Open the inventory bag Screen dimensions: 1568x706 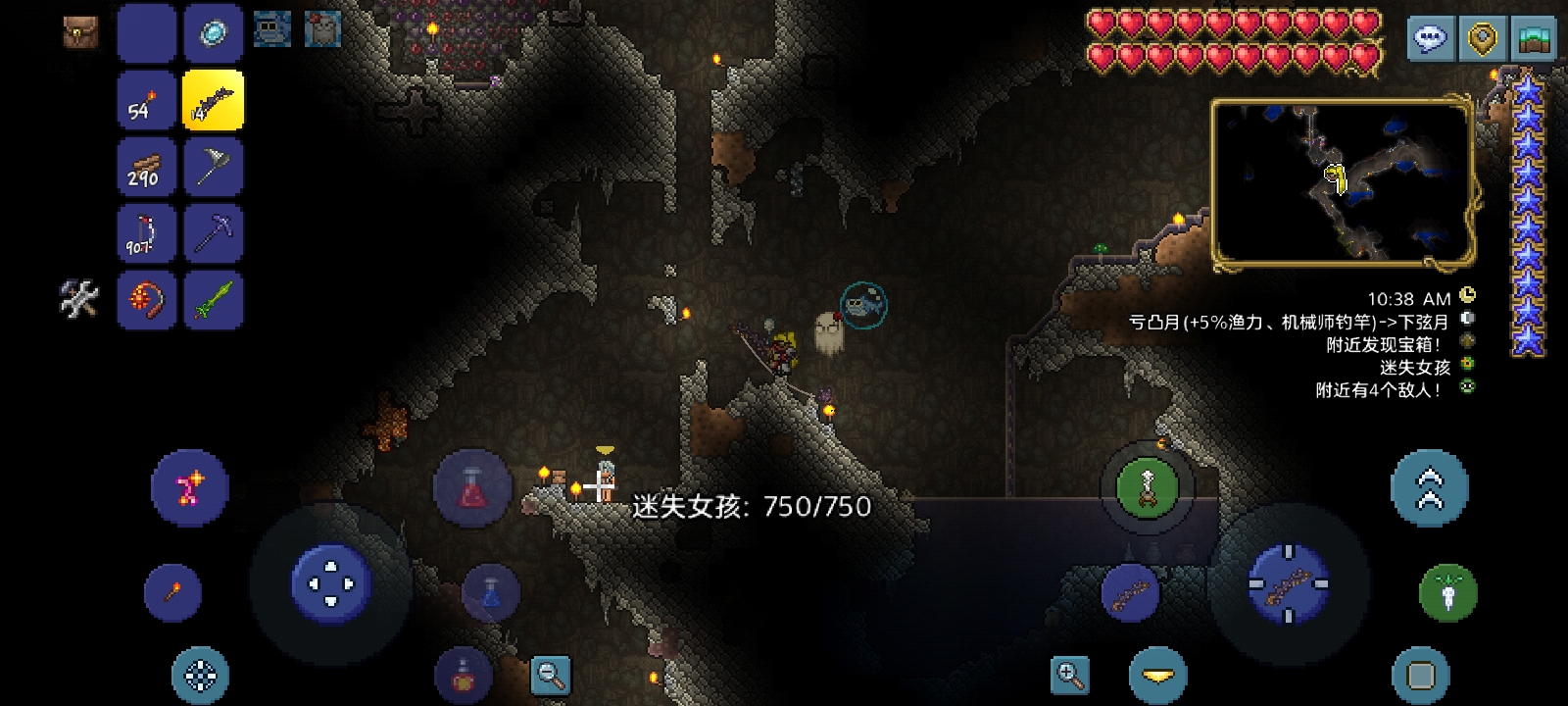pyautogui.click(x=80, y=32)
